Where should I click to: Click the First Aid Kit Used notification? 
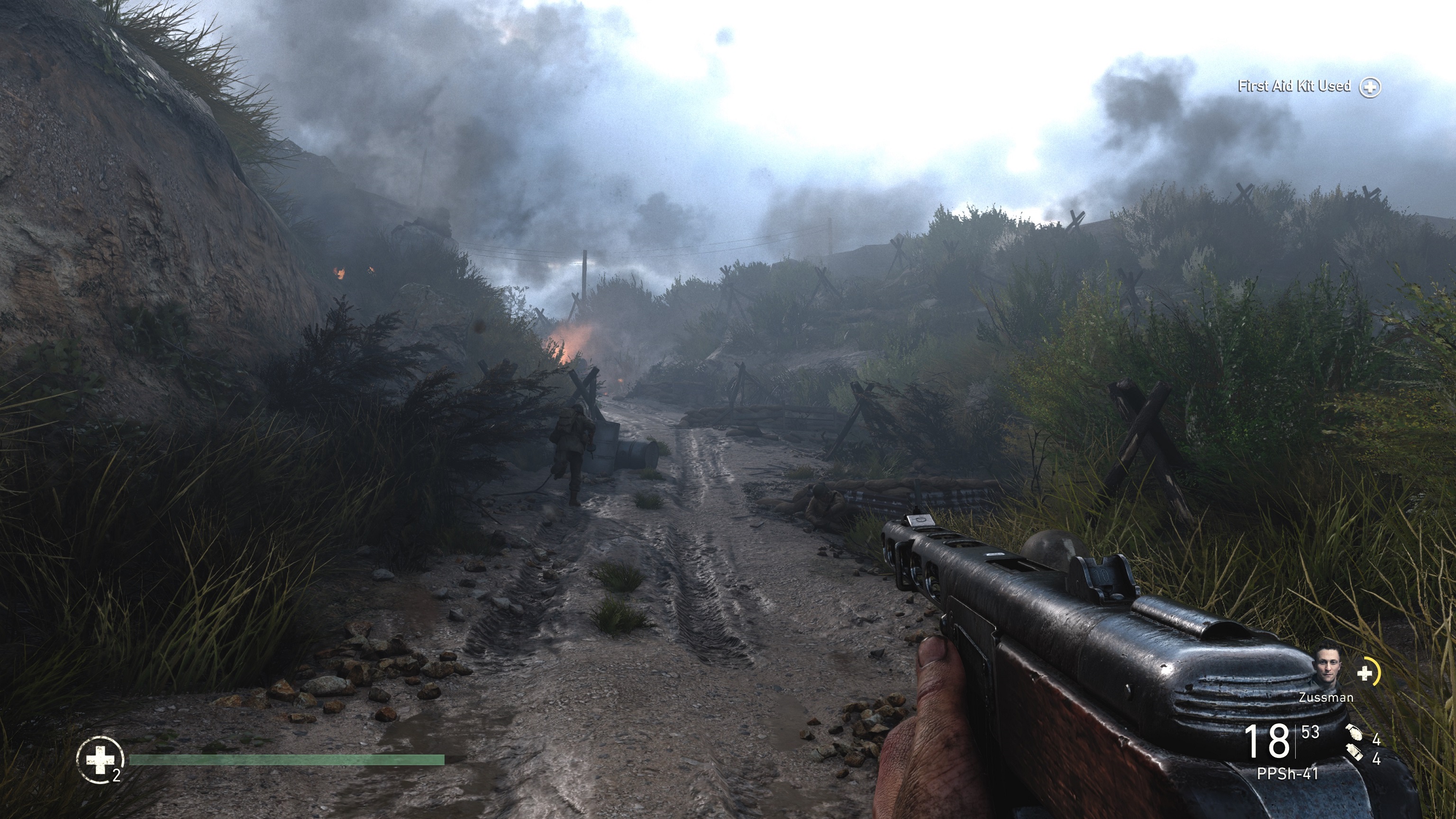[x=1294, y=86]
